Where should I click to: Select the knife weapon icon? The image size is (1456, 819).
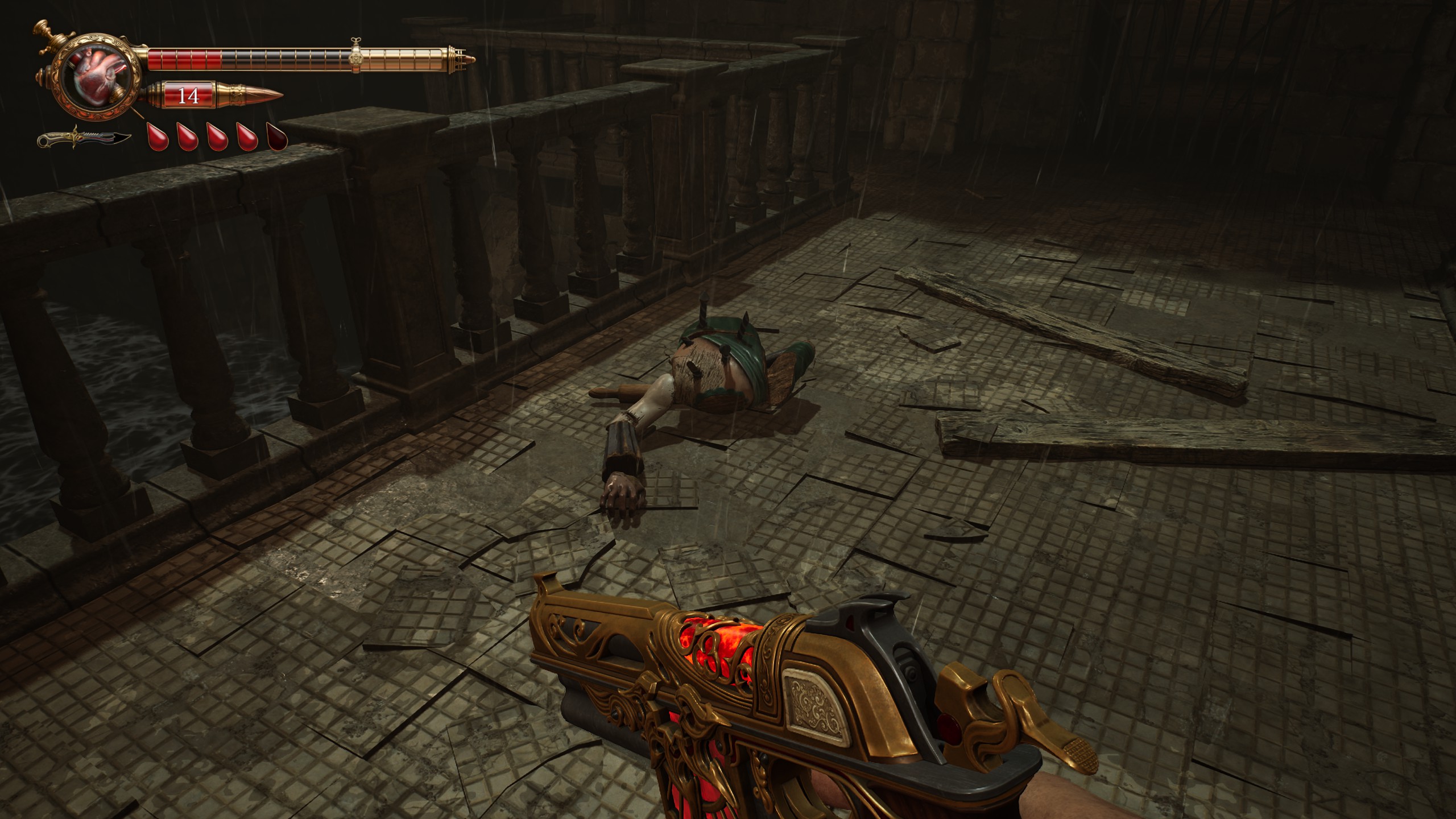click(x=84, y=138)
